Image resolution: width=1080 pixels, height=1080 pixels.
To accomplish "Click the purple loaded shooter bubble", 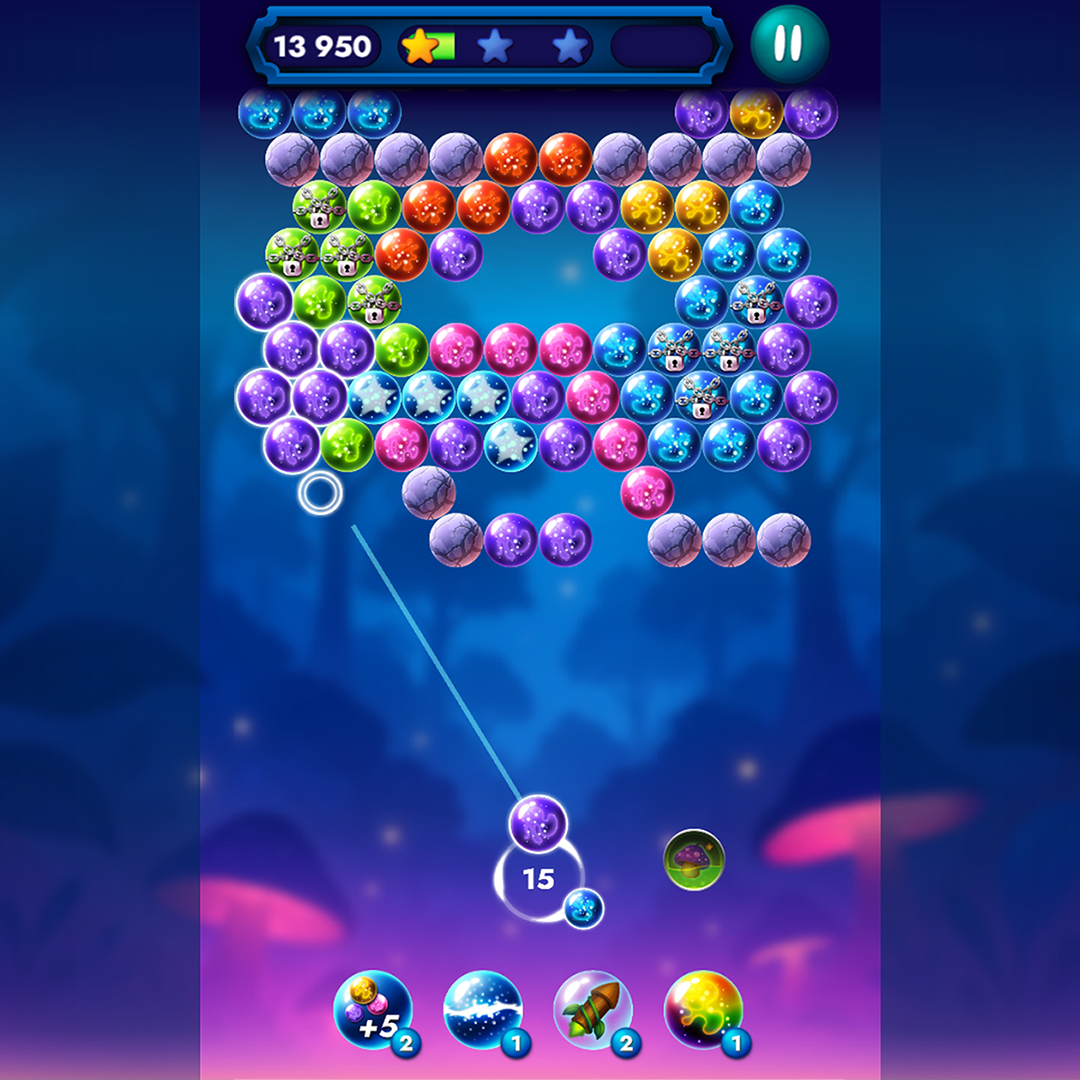I will (x=538, y=824).
